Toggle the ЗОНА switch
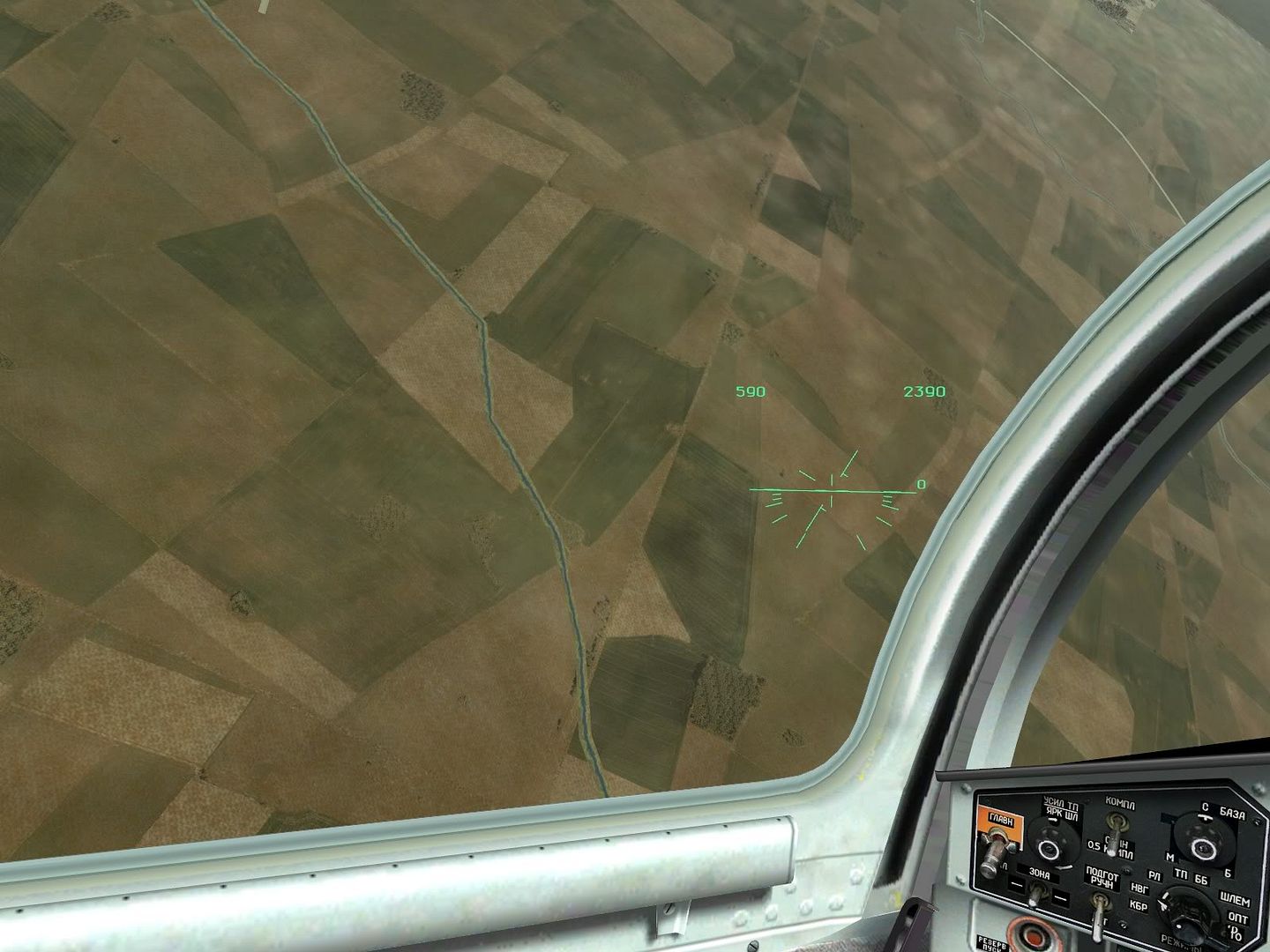 [1036, 895]
